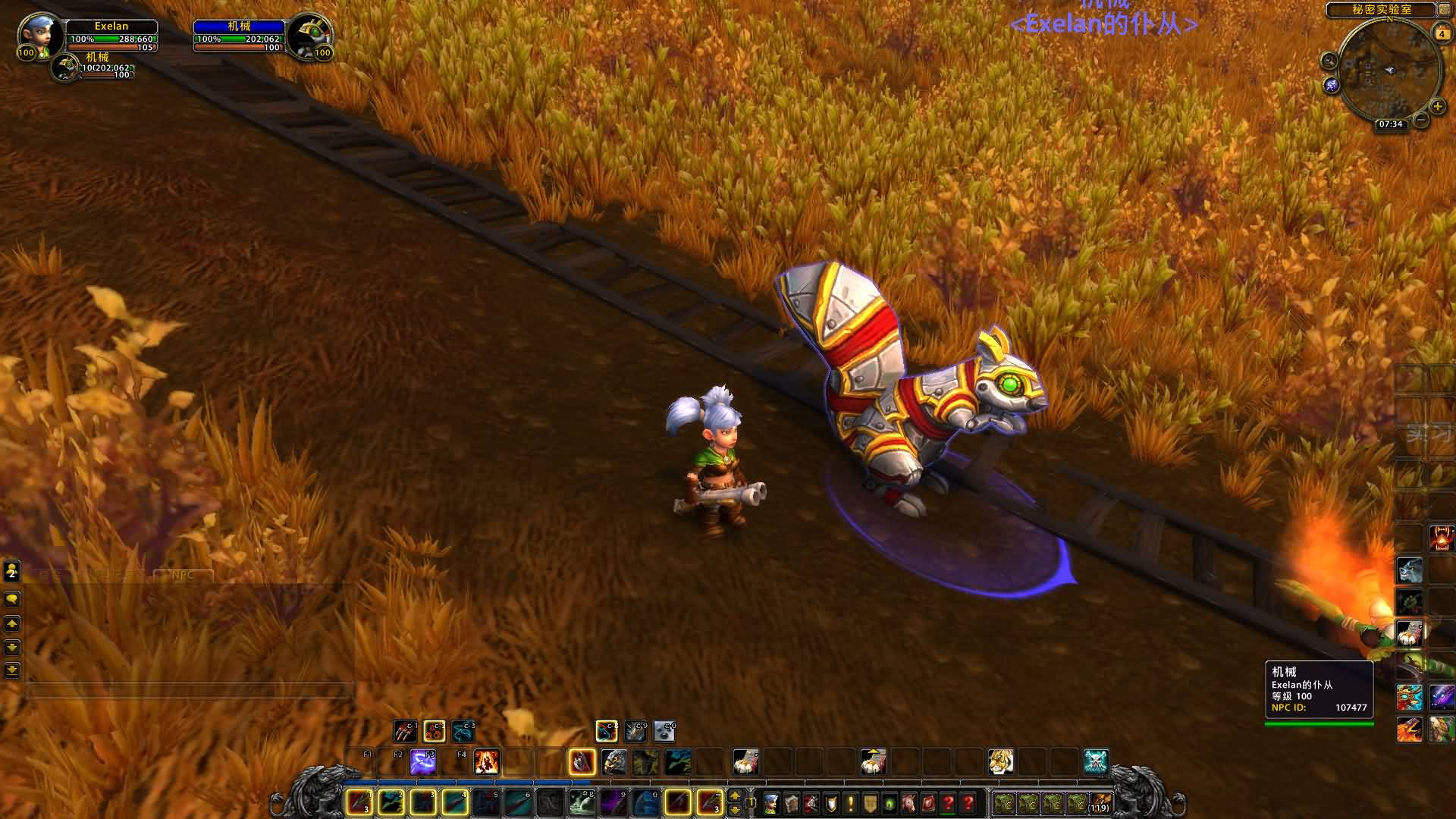Use the pet claw attack ability

click(405, 731)
